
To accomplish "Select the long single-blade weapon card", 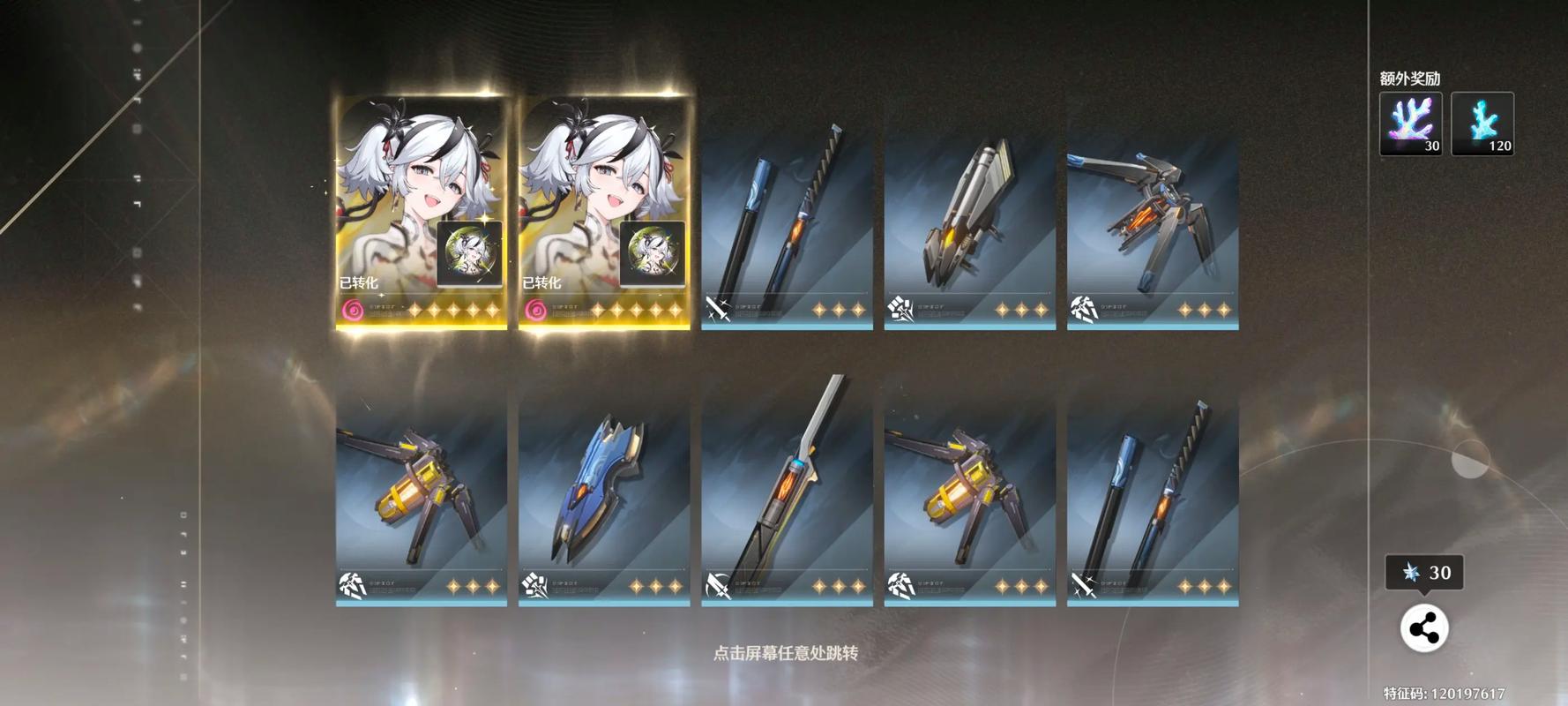I will (x=787, y=505).
